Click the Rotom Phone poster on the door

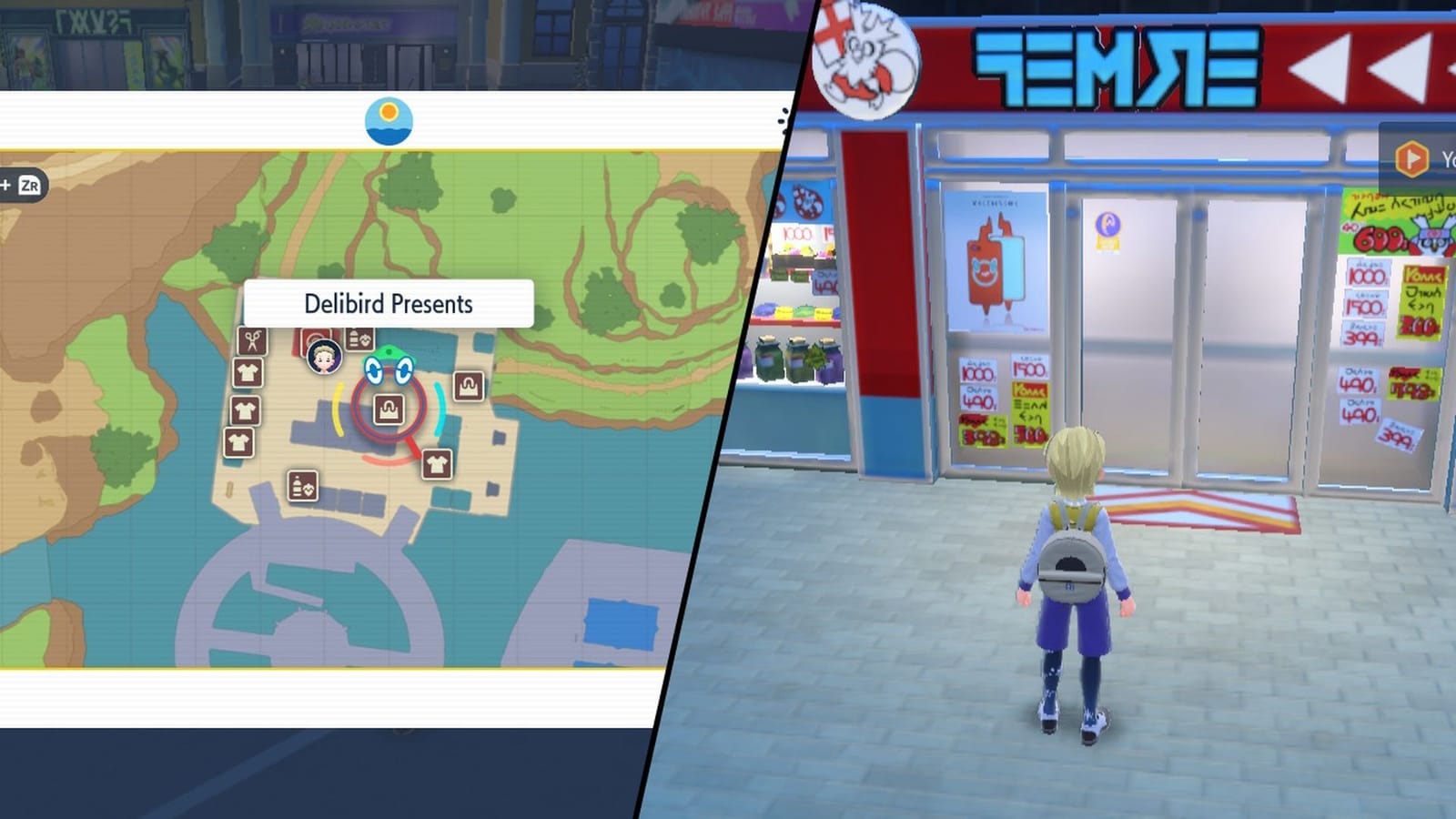tap(998, 259)
